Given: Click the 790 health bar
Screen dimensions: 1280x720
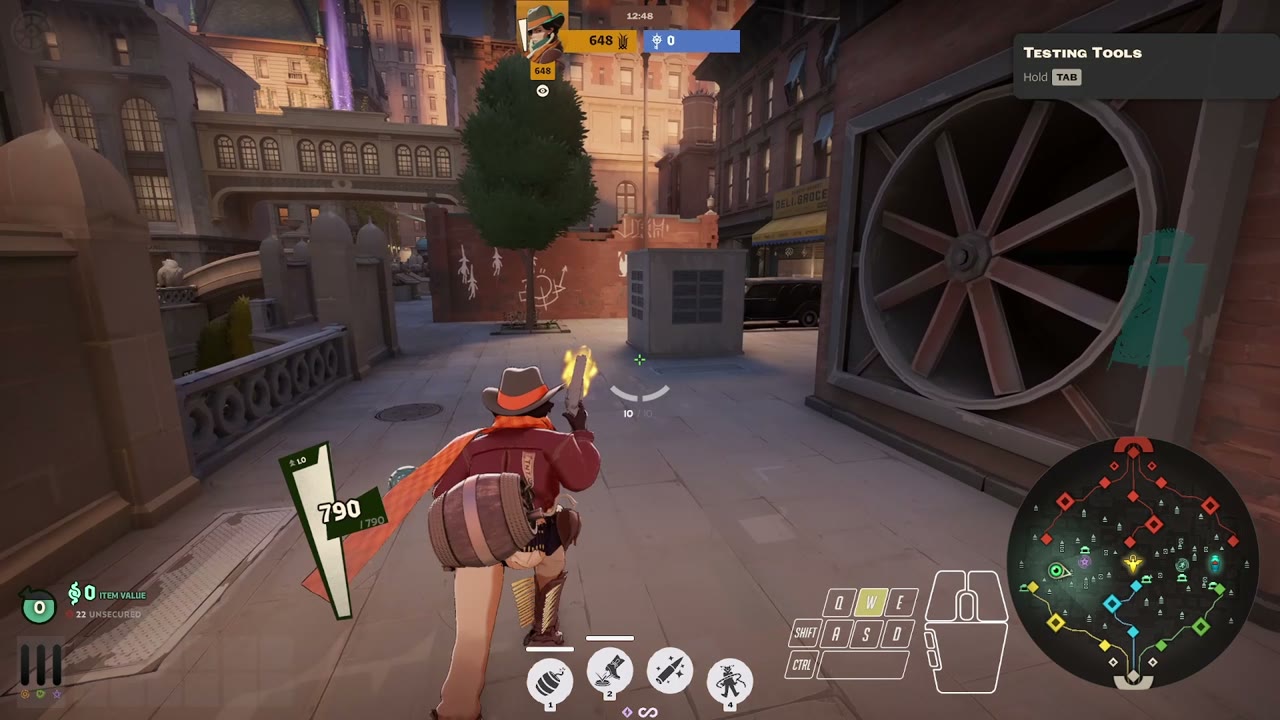Looking at the screenshot, I should coord(340,512).
